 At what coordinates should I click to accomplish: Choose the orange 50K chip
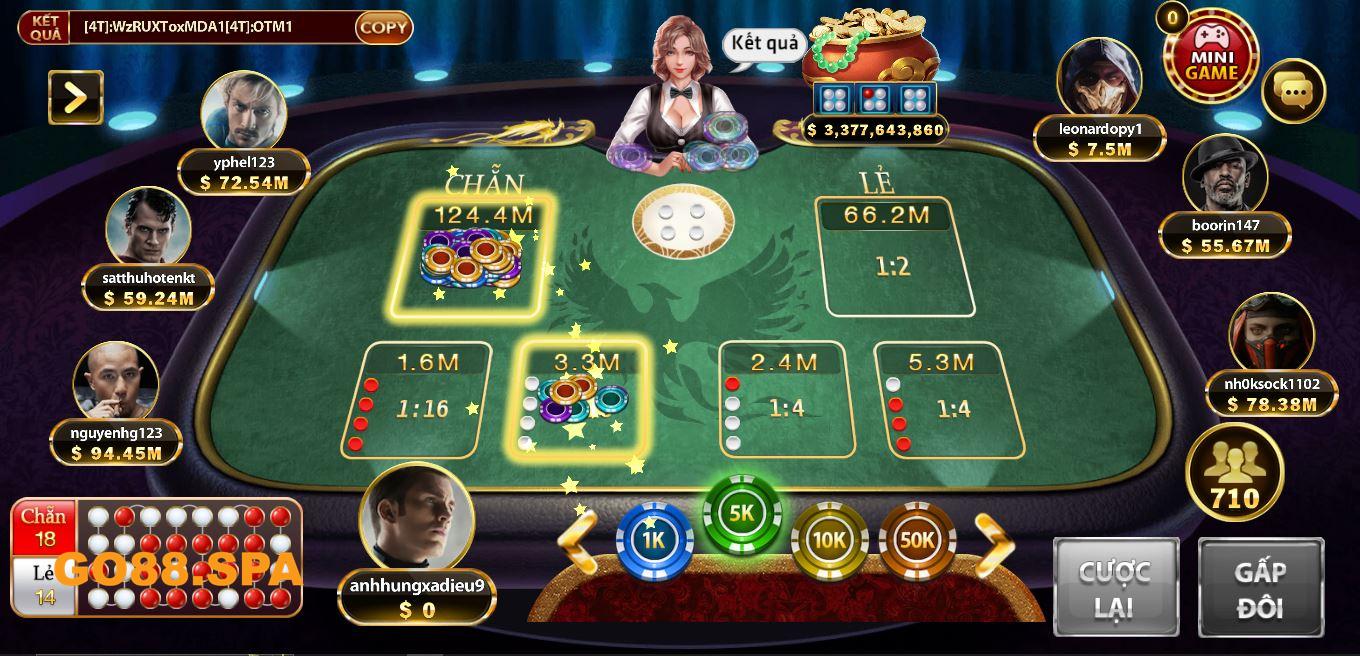point(917,541)
